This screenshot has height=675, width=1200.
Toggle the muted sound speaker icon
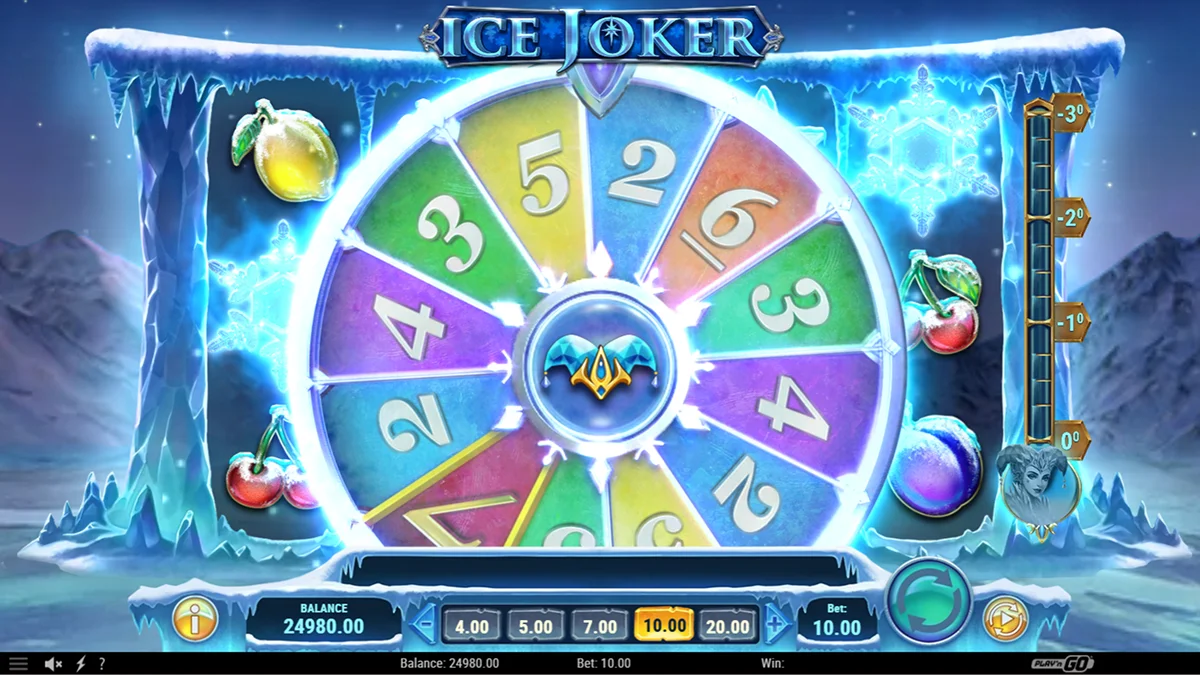click(54, 664)
